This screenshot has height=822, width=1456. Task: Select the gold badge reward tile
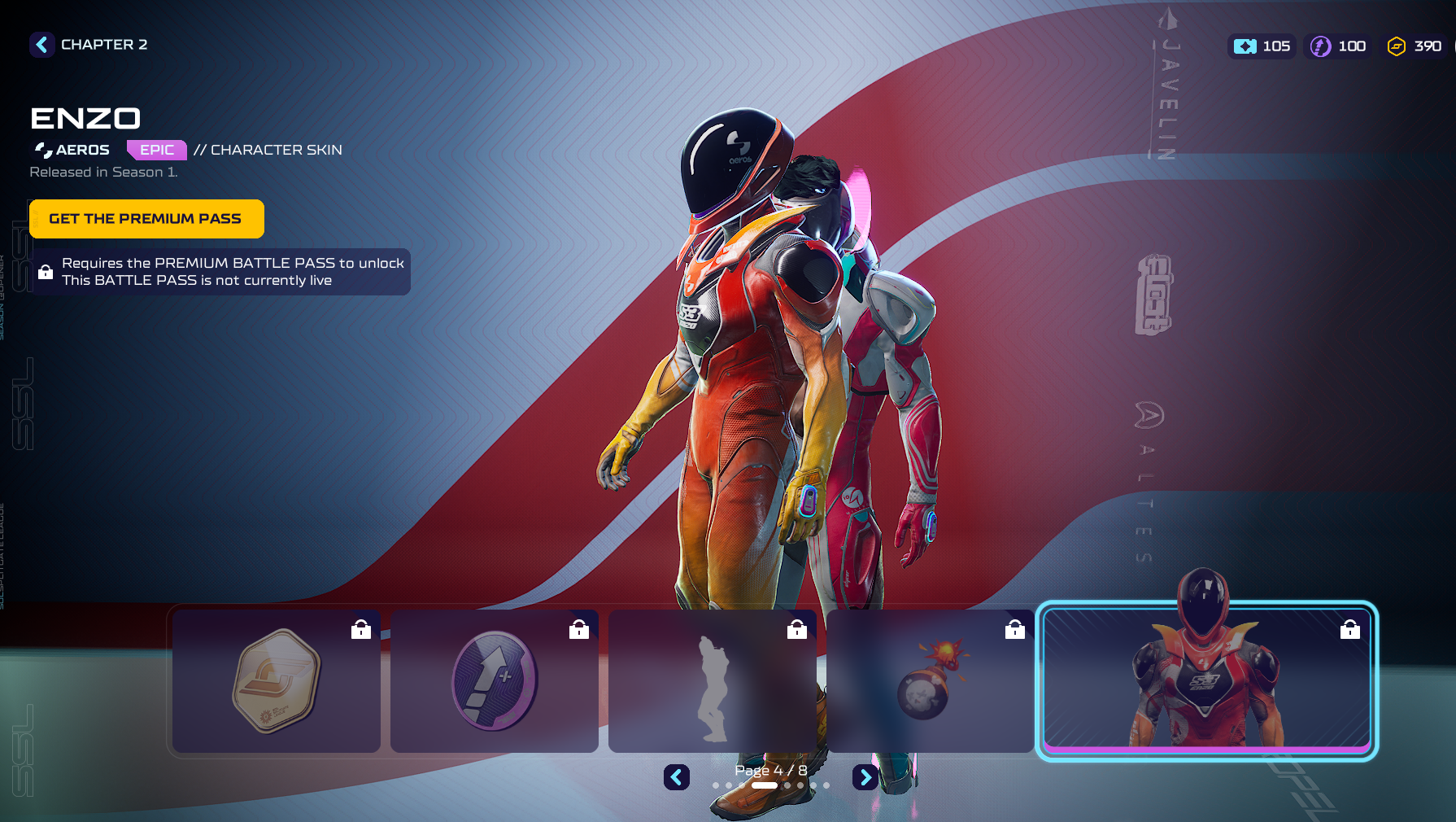tap(277, 681)
